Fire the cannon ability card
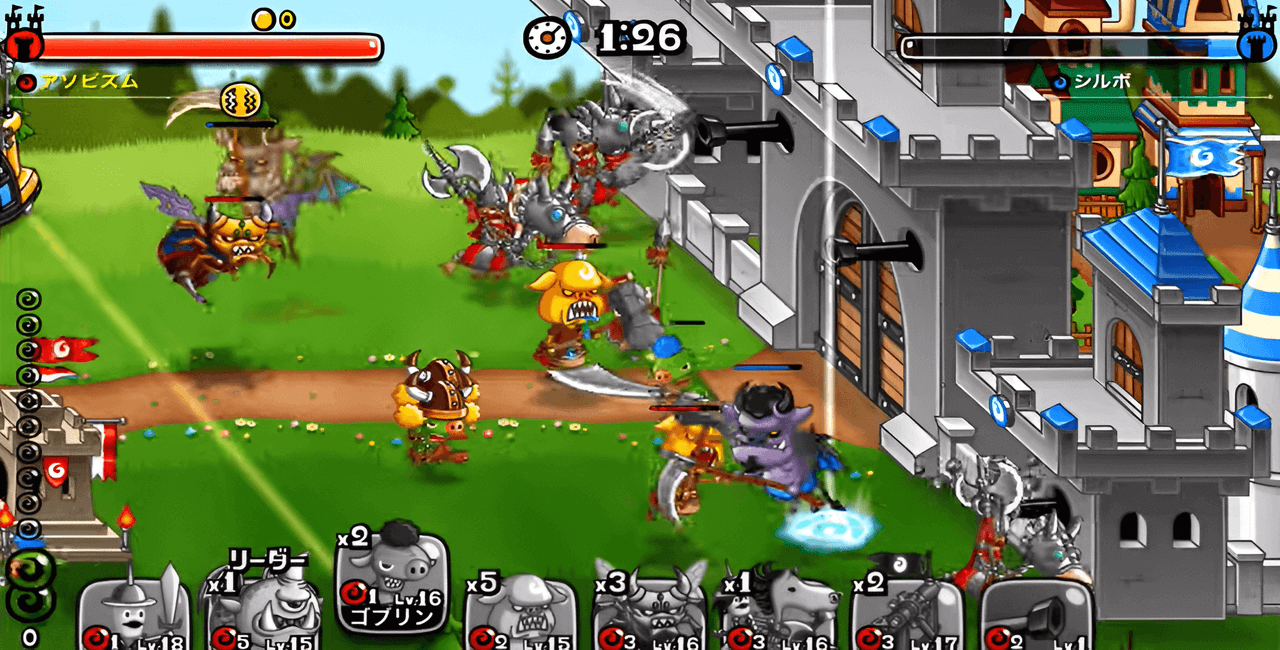The height and width of the screenshot is (650, 1280). tap(1036, 612)
